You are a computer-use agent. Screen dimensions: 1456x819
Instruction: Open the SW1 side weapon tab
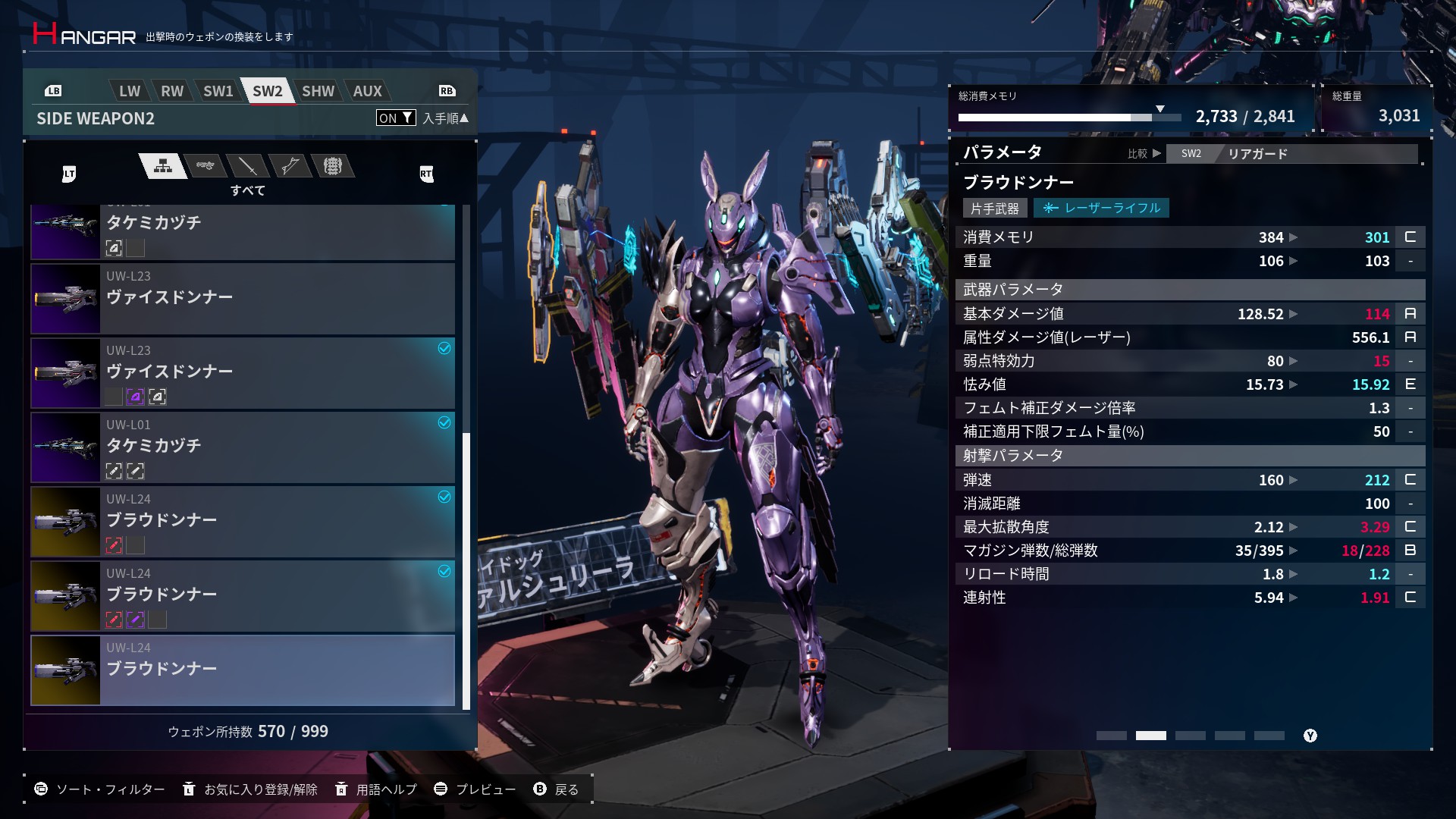click(218, 91)
